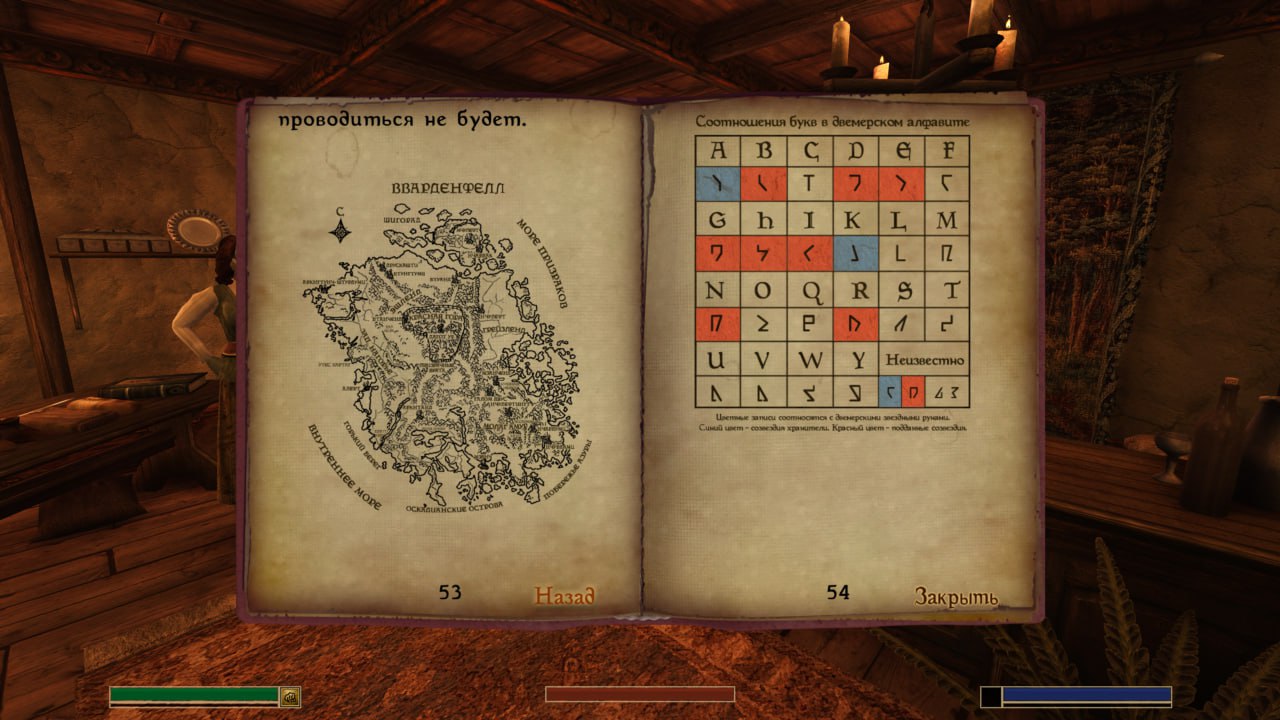
Task: Close the book with Закрыть
Action: [x=955, y=597]
